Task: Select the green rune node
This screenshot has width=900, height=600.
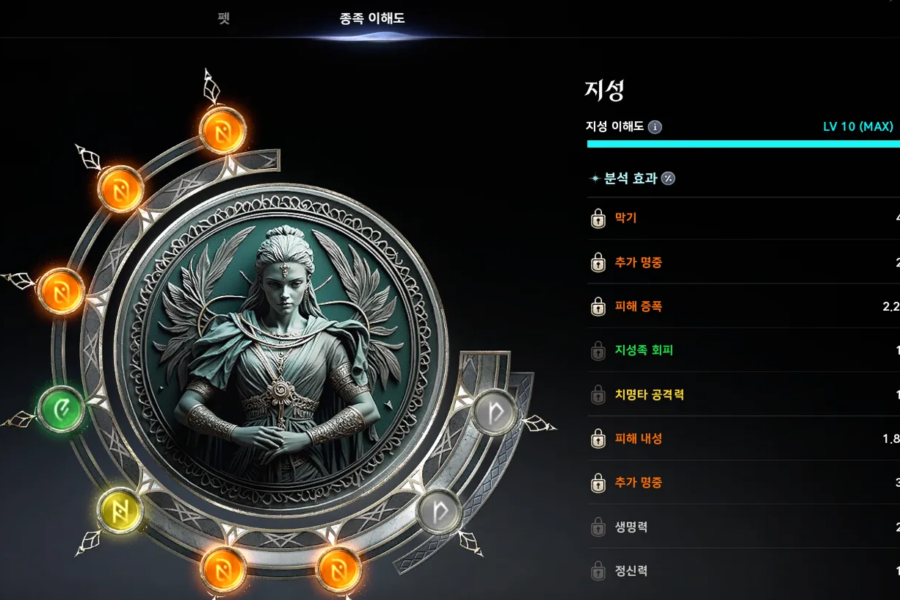Action: [61, 408]
